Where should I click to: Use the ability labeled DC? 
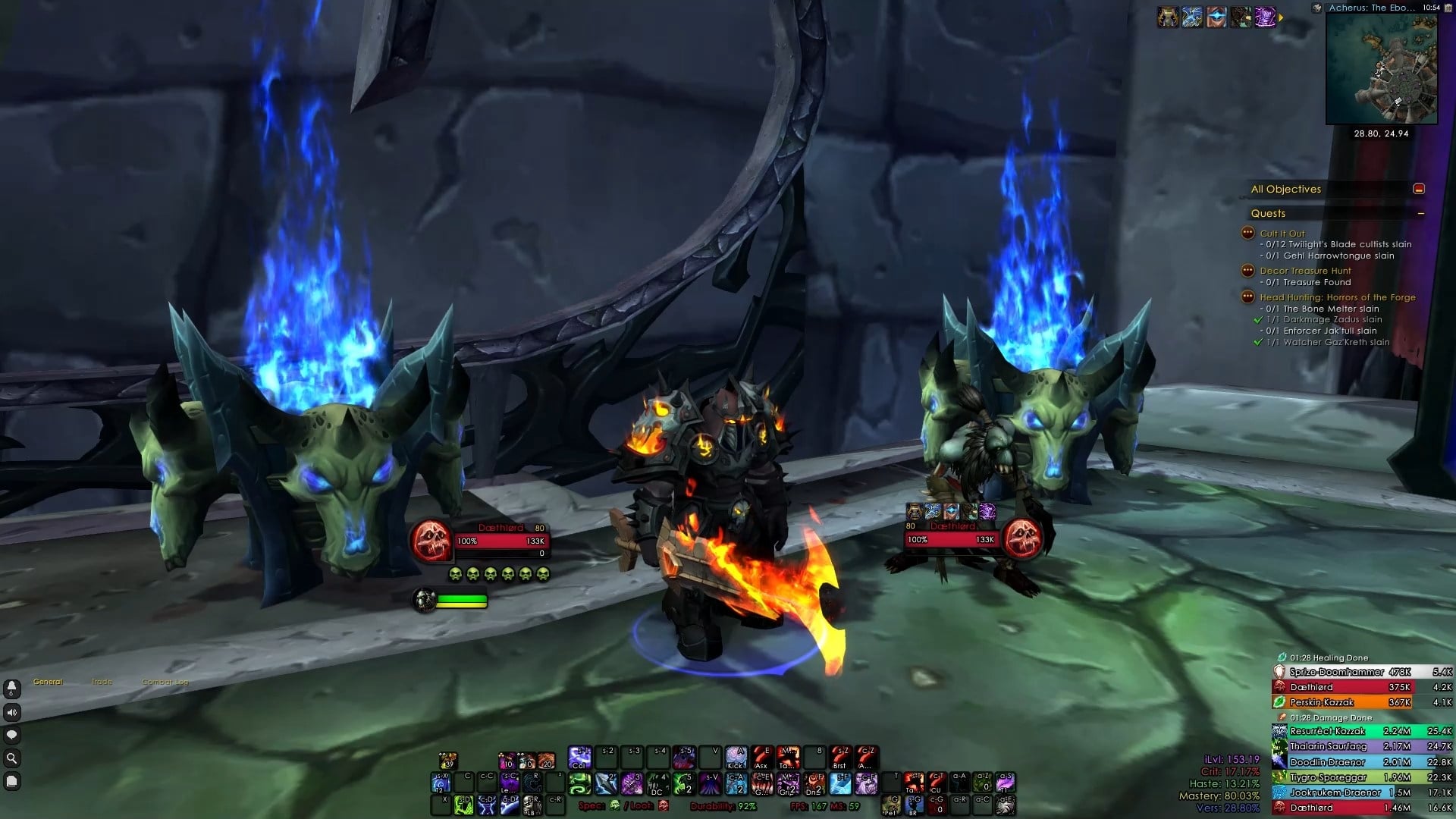(x=657, y=783)
